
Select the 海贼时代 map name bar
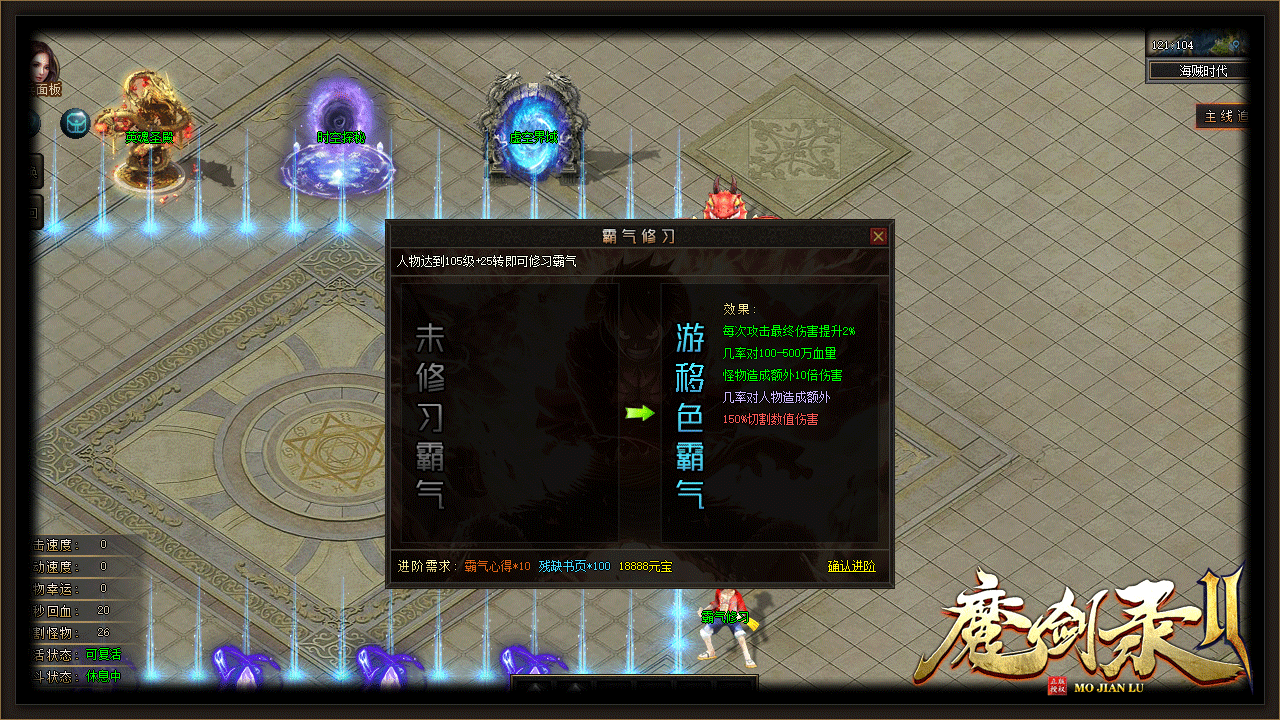click(1201, 71)
